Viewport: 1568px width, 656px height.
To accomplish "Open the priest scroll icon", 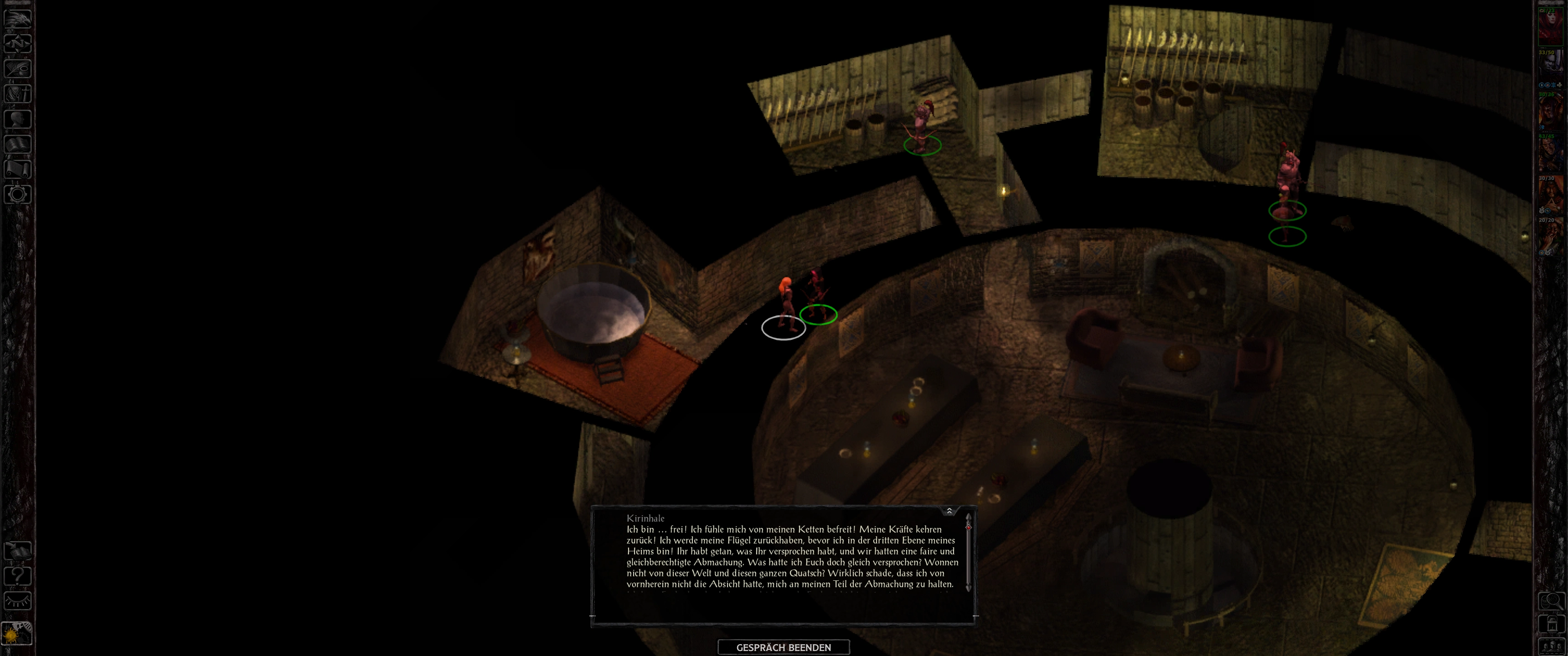I will click(x=18, y=169).
